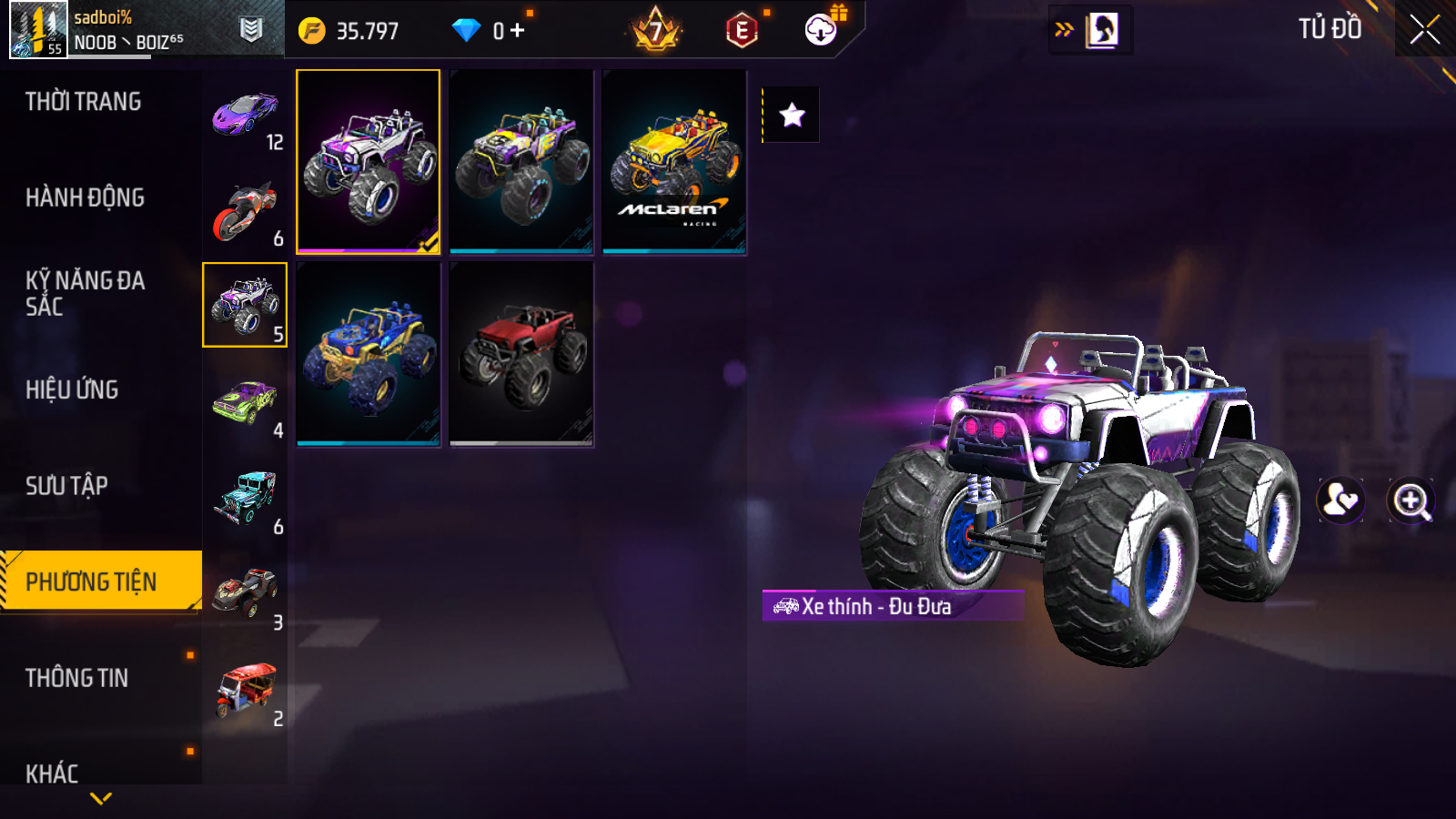This screenshot has height=819, width=1456.
Task: Select the teal jeep vehicle type
Action: point(246,498)
